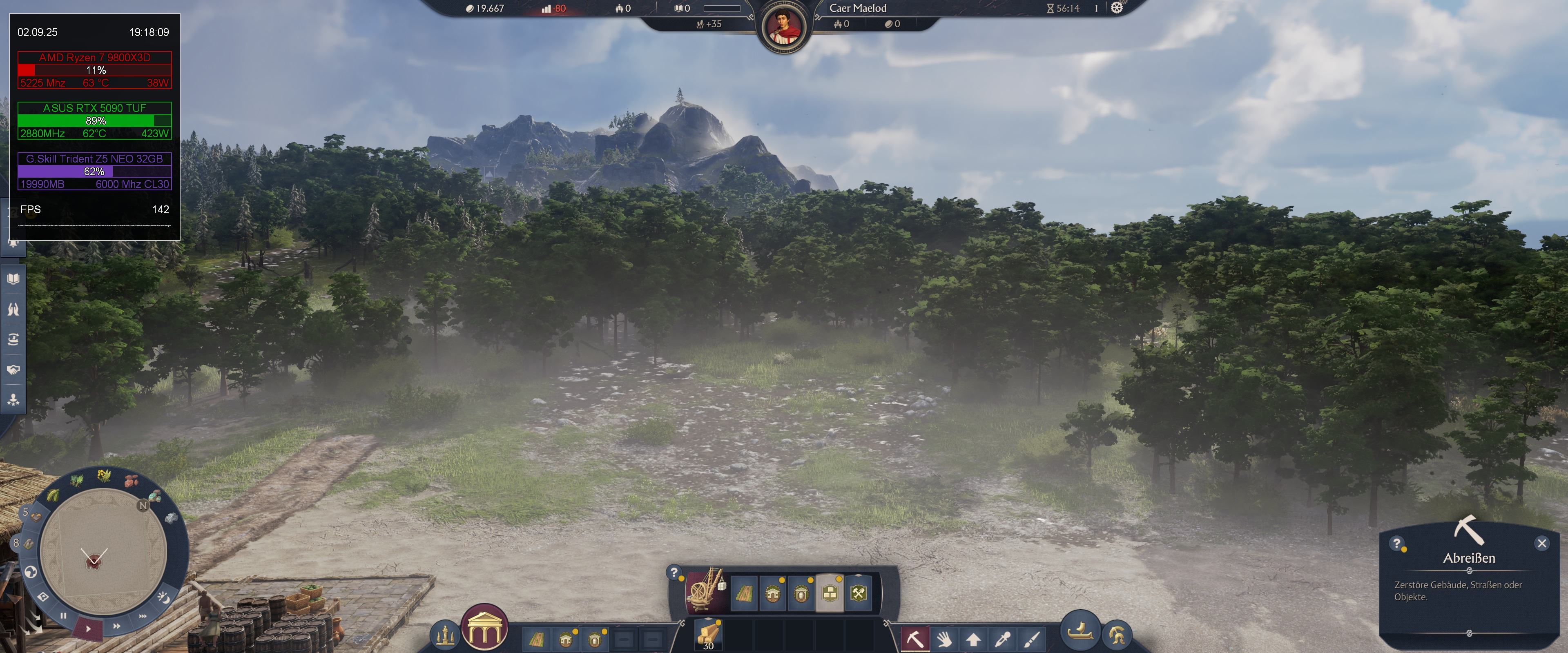Viewport: 1568px width, 653px height.
Task: Open the handshake diplomacy menu
Action: 13,370
